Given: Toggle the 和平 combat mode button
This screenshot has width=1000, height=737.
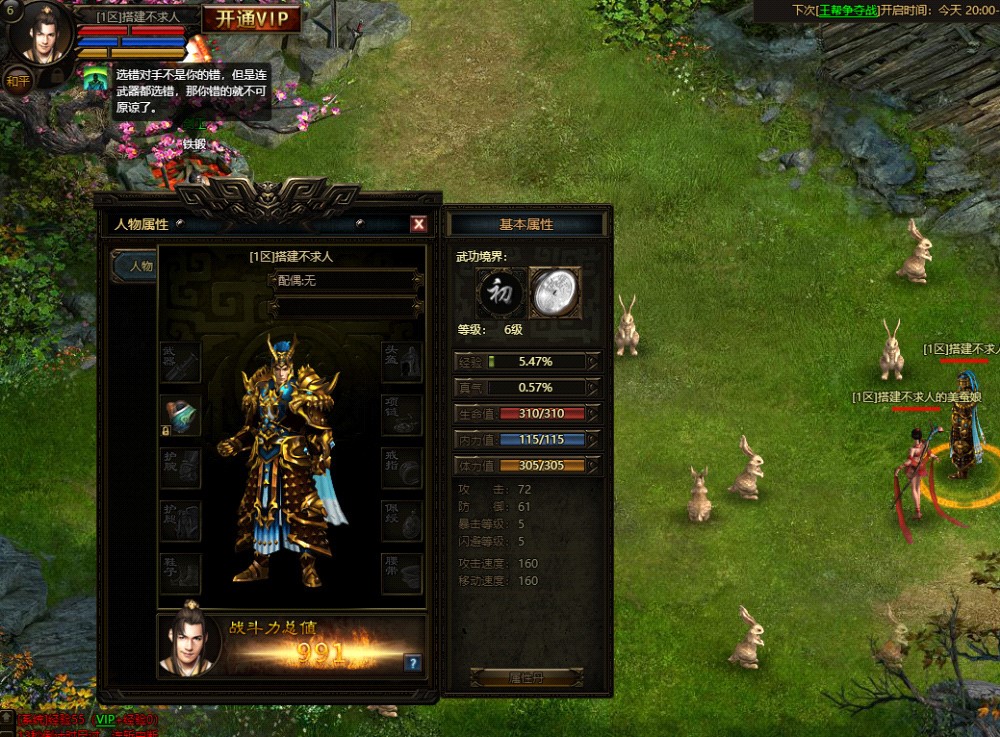Looking at the screenshot, I should (17, 80).
